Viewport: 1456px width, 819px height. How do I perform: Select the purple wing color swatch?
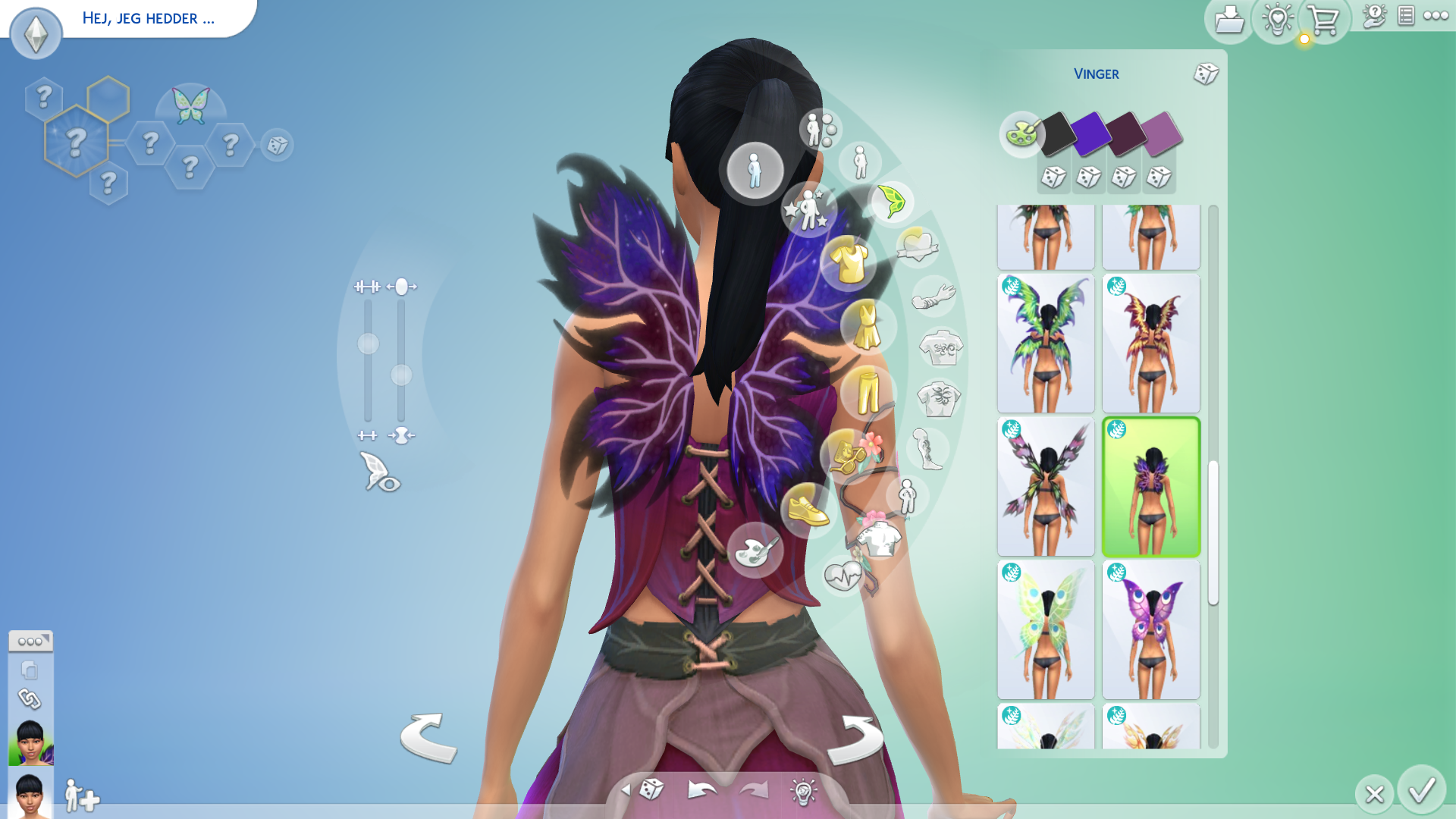pyautogui.click(x=1090, y=133)
